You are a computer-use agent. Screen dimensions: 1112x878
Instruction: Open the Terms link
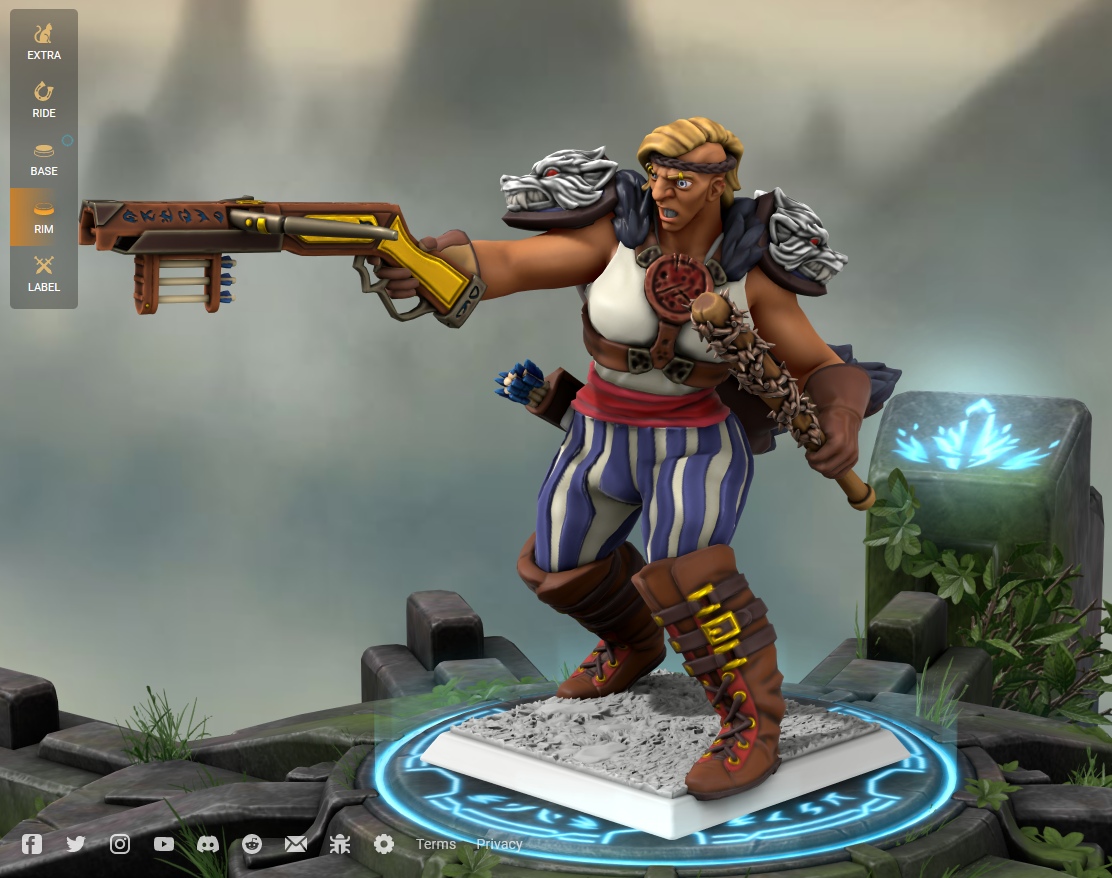pos(436,844)
